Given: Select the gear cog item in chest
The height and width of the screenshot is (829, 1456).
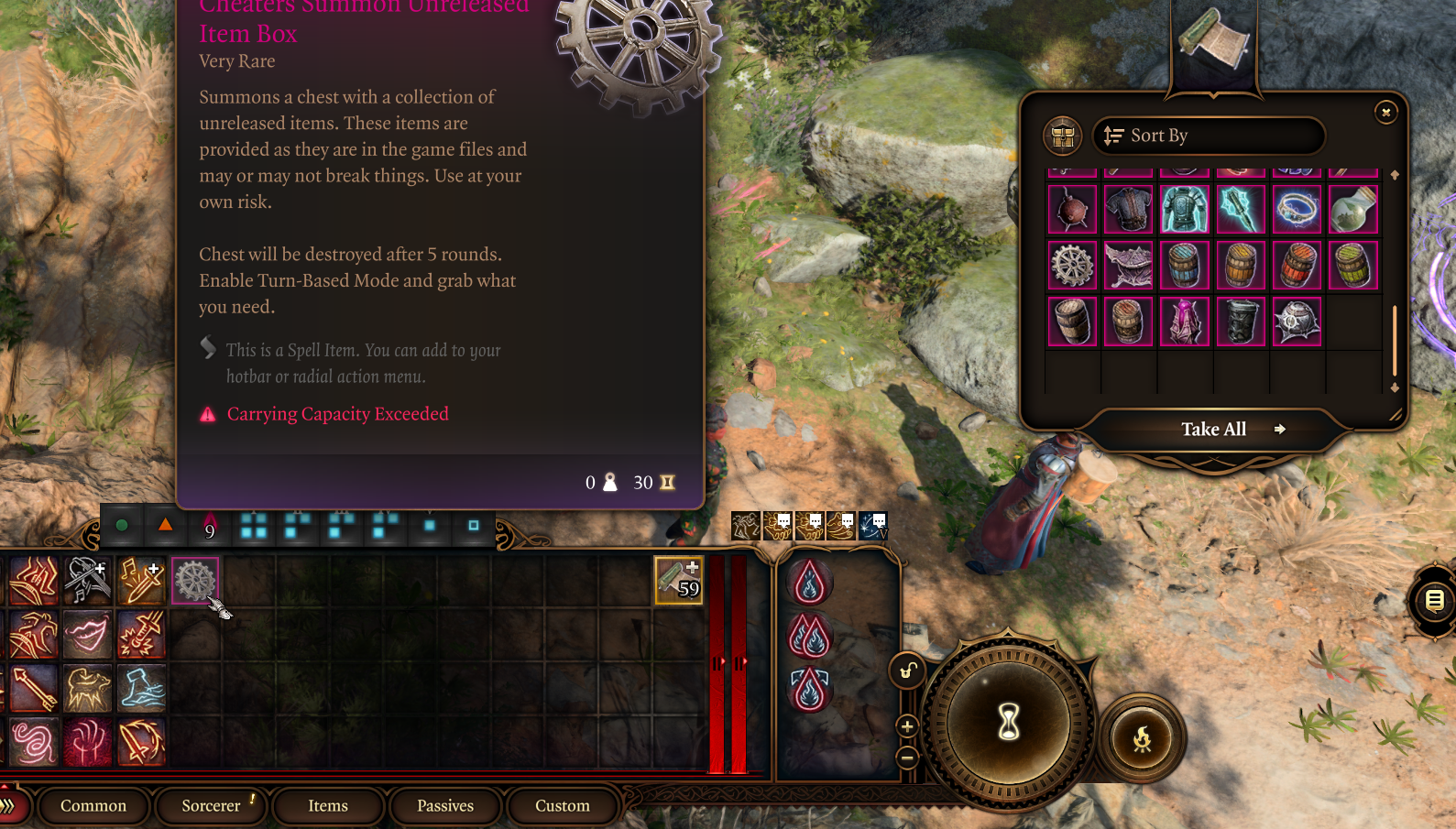Looking at the screenshot, I should 1072,266.
